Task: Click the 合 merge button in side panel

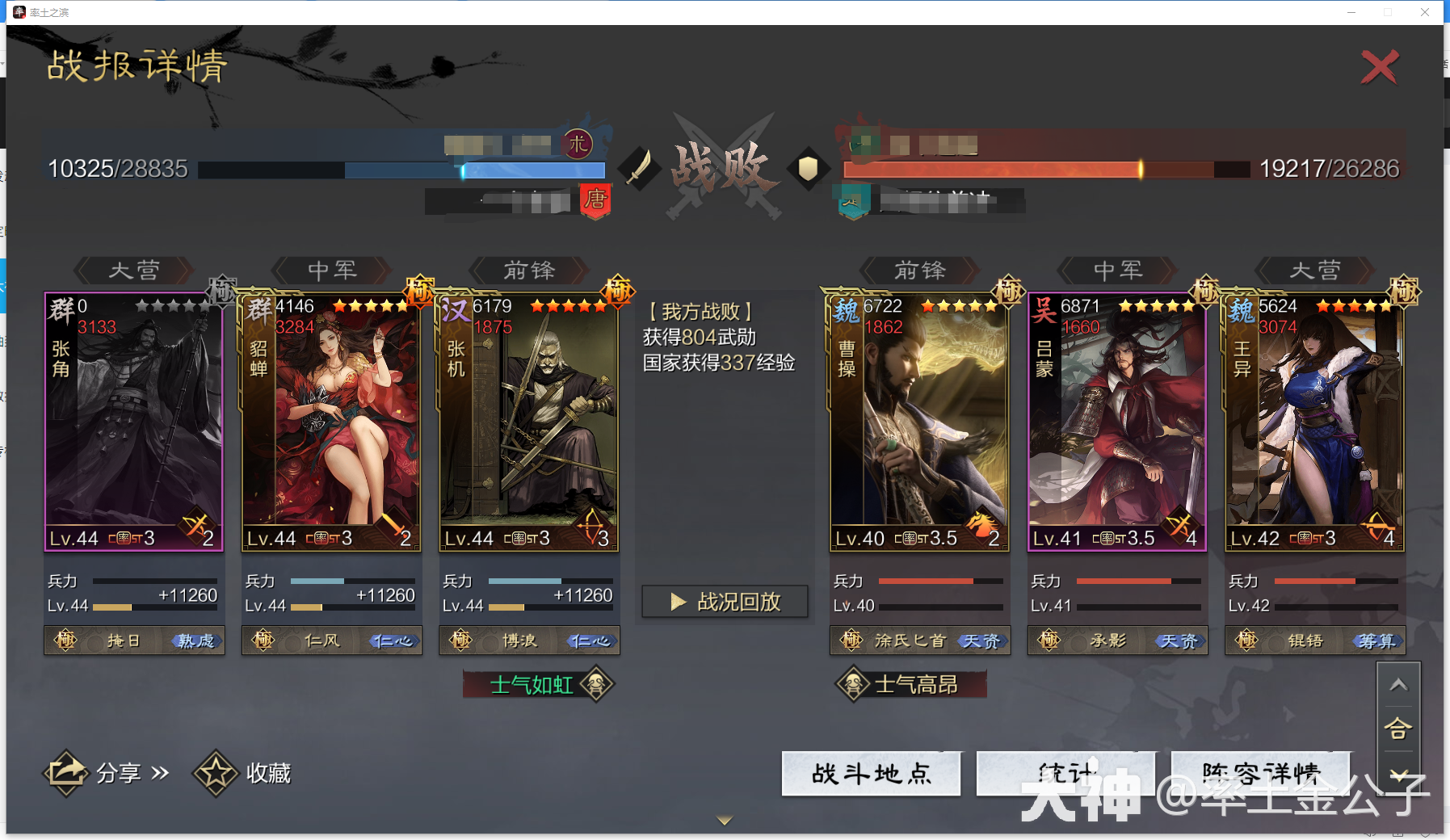Action: click(x=1398, y=729)
